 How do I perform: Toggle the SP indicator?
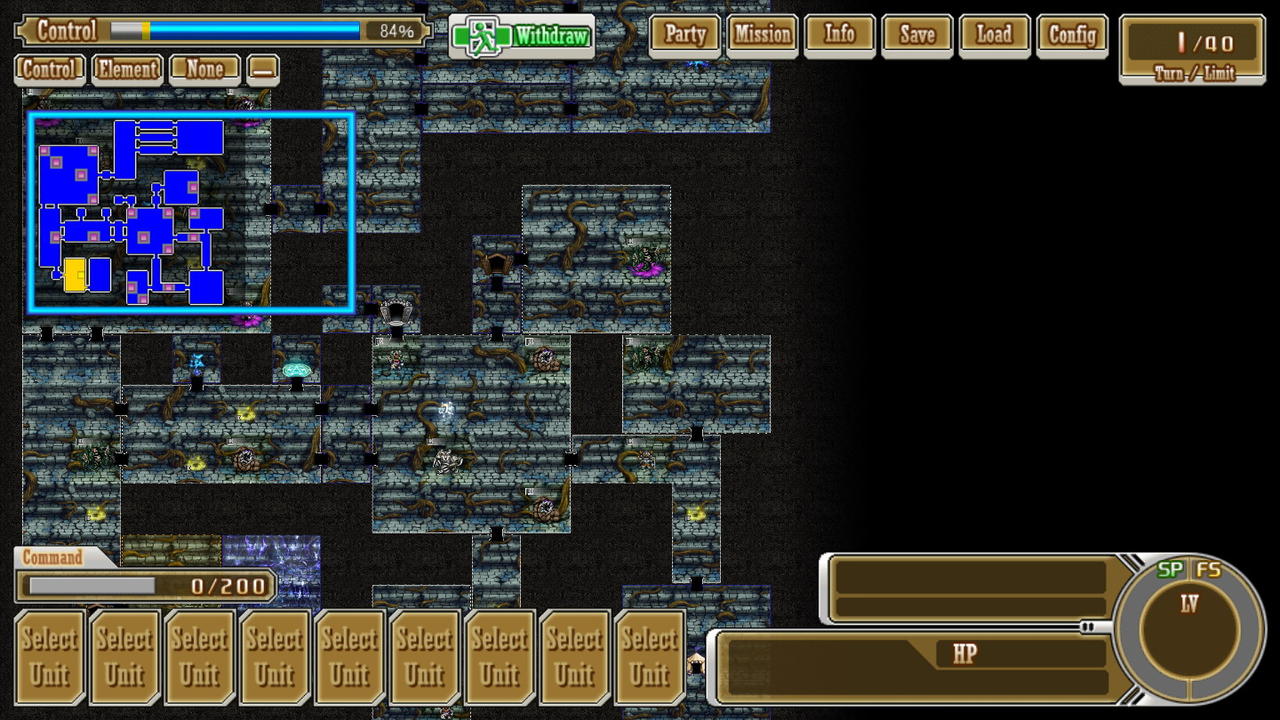pos(1170,570)
